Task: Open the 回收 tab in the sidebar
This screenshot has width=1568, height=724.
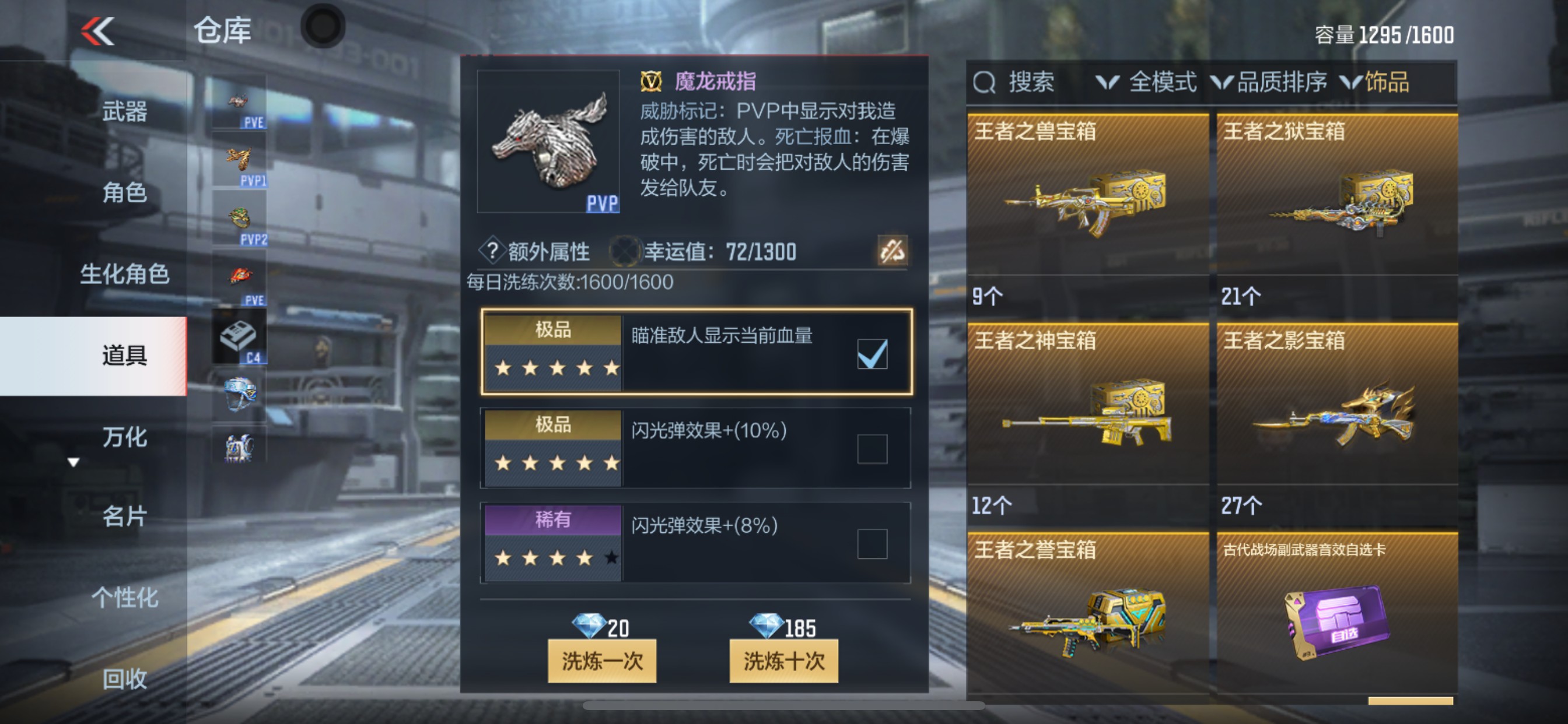Action: point(125,679)
